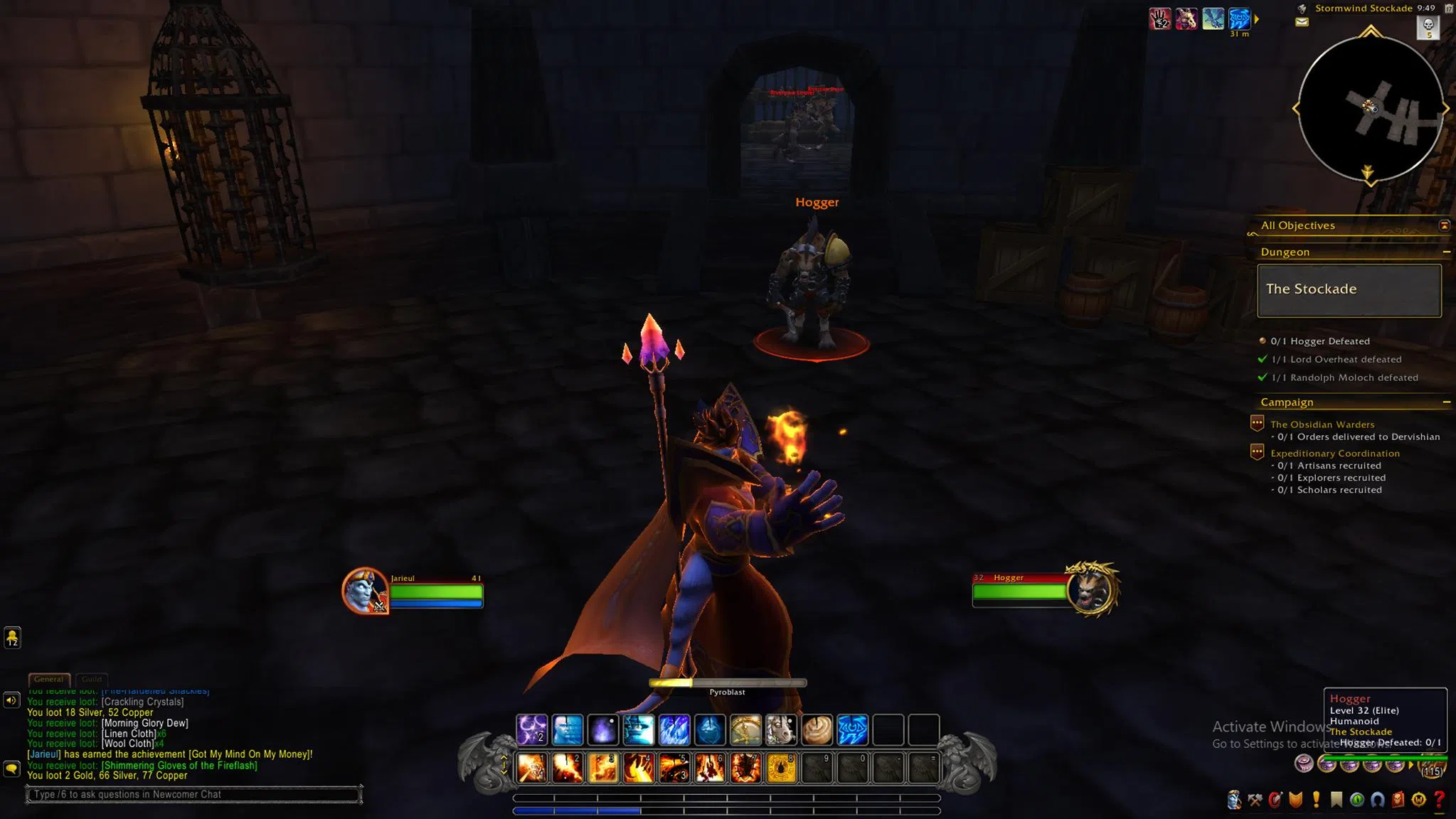Image resolution: width=1456 pixels, height=819 pixels.
Task: Open the green eye group finder button
Action: 1357,801
